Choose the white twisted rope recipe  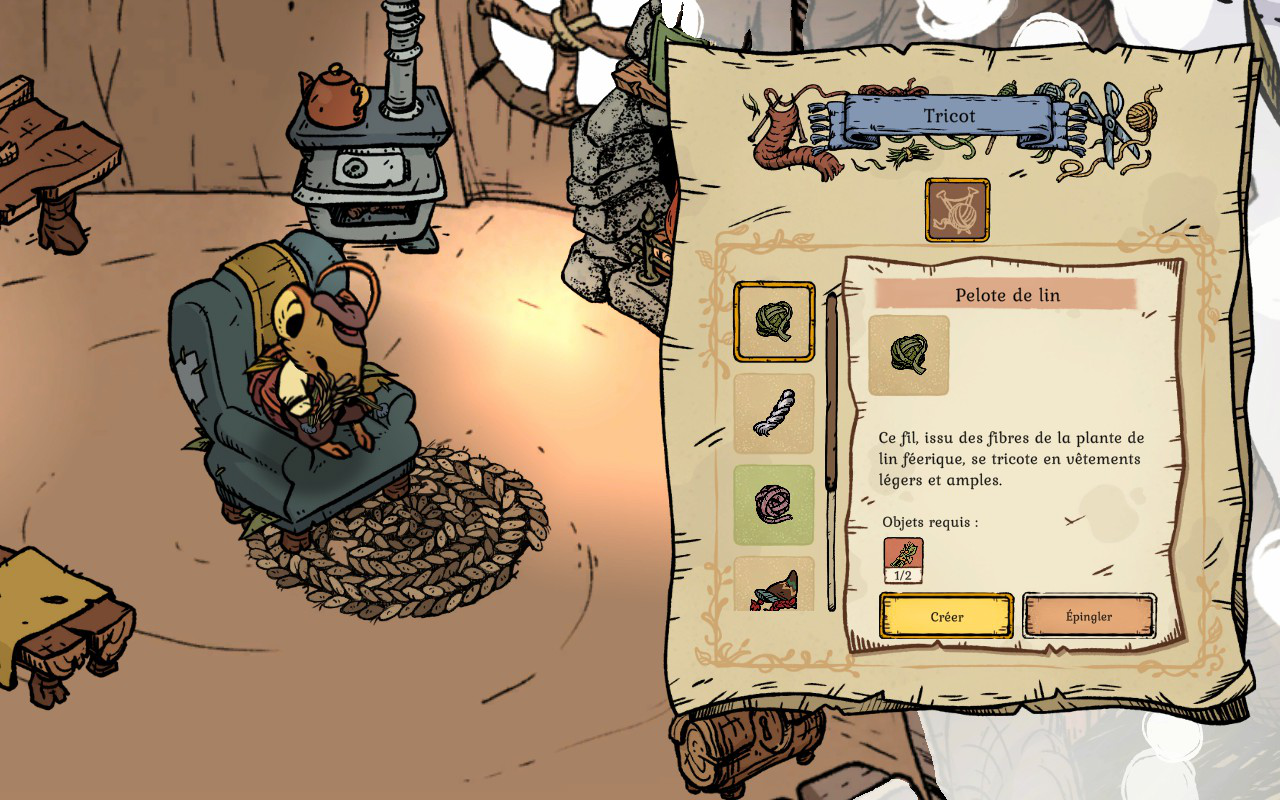click(x=774, y=413)
